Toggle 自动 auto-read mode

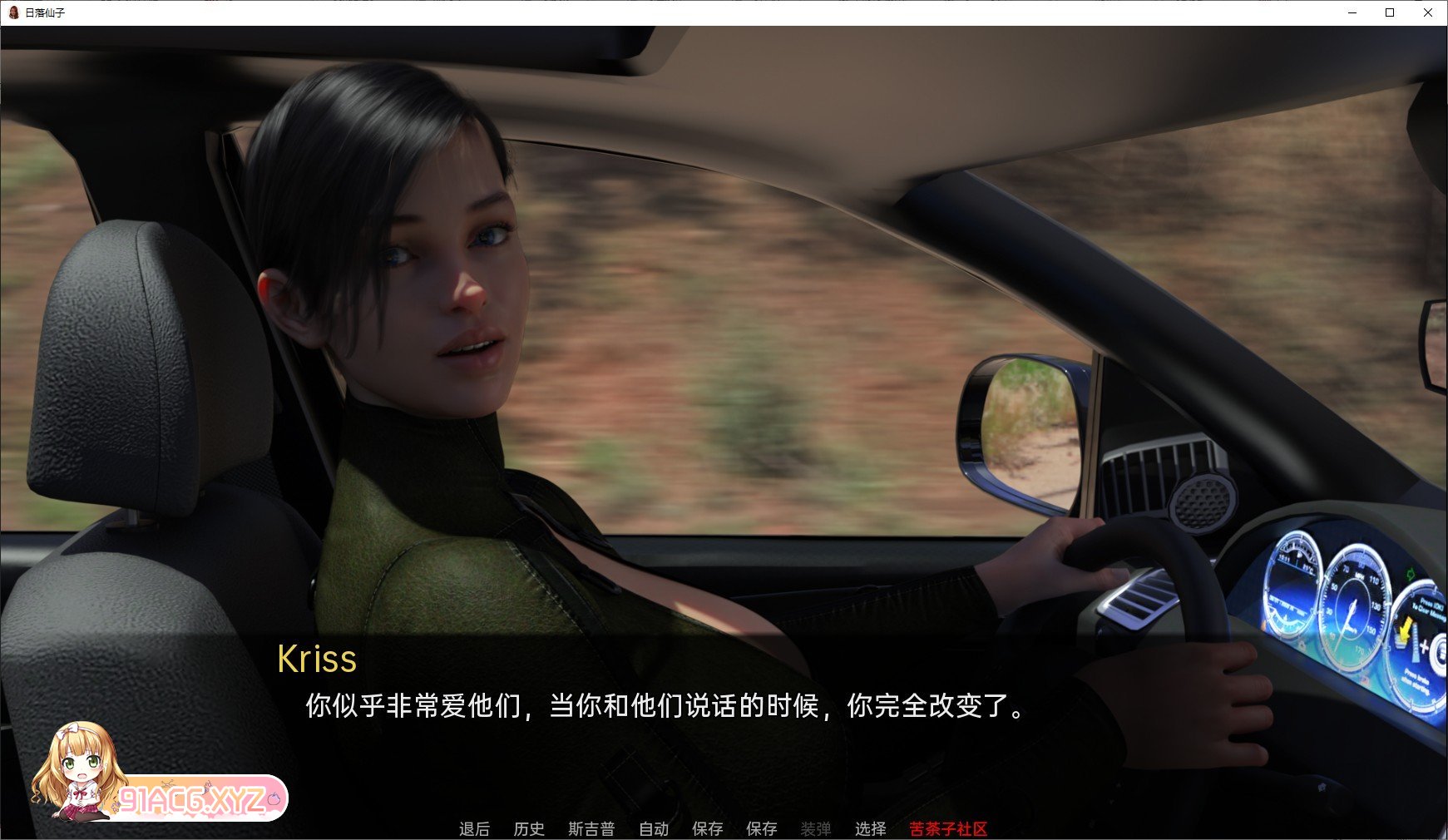[x=654, y=828]
